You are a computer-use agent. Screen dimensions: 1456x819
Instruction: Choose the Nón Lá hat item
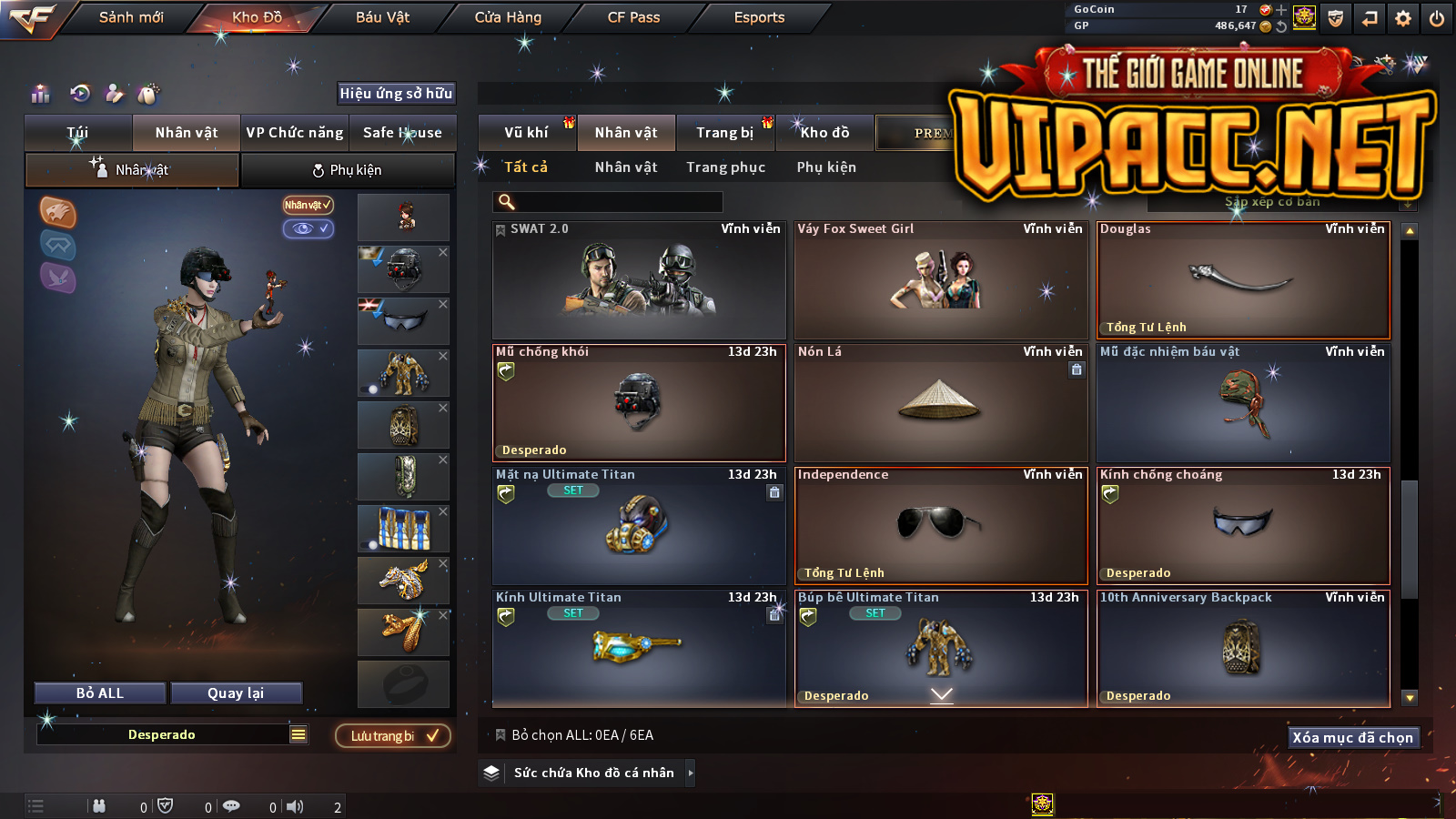(x=940, y=403)
